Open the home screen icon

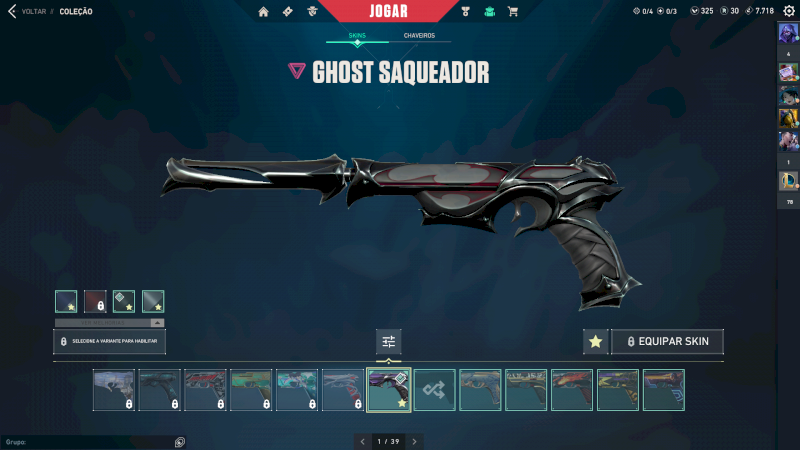263,12
